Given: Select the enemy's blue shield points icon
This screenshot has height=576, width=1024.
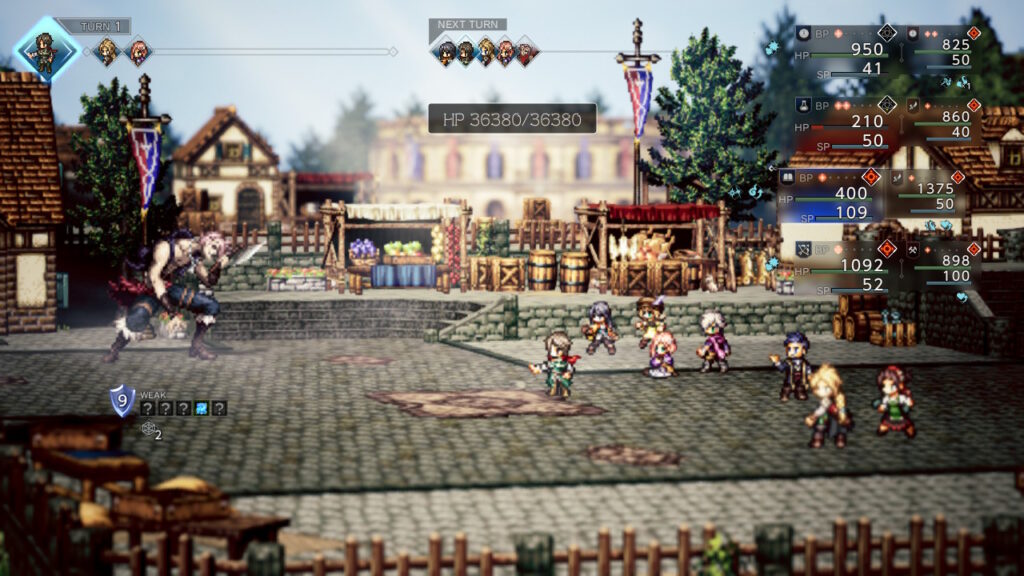Looking at the screenshot, I should click(x=122, y=400).
